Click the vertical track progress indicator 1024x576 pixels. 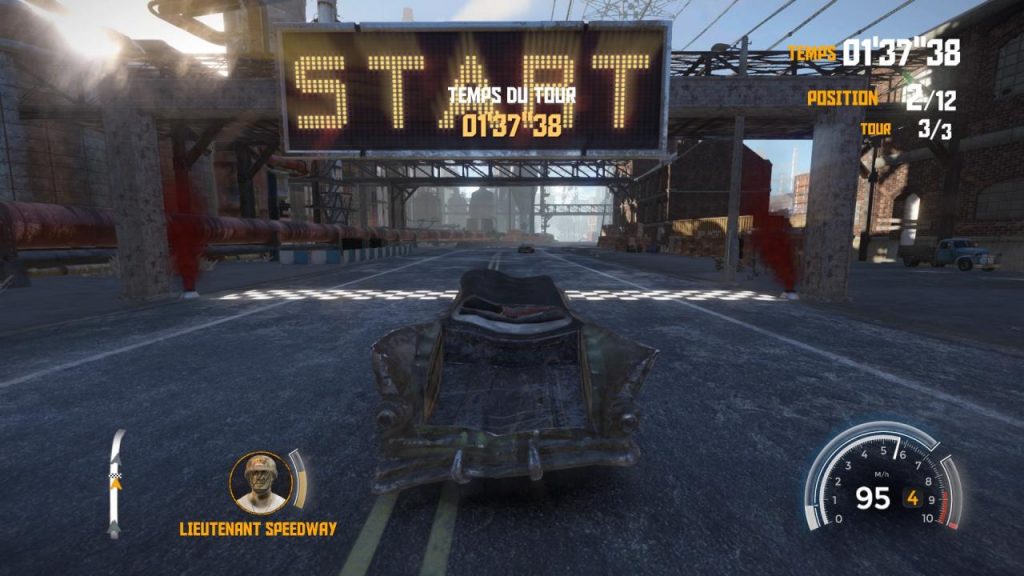pos(117,483)
